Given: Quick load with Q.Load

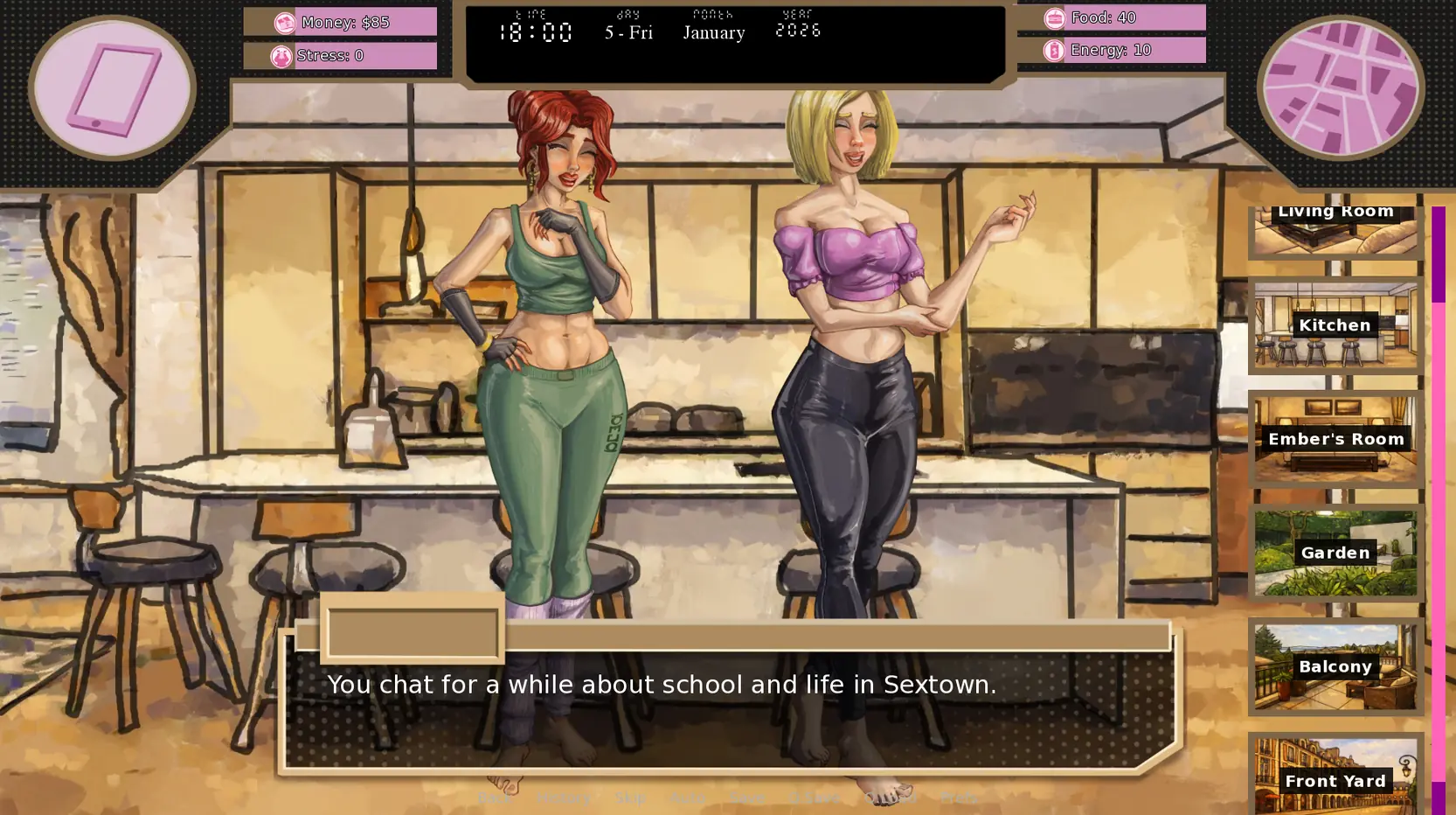Looking at the screenshot, I should pyautogui.click(x=890, y=798).
